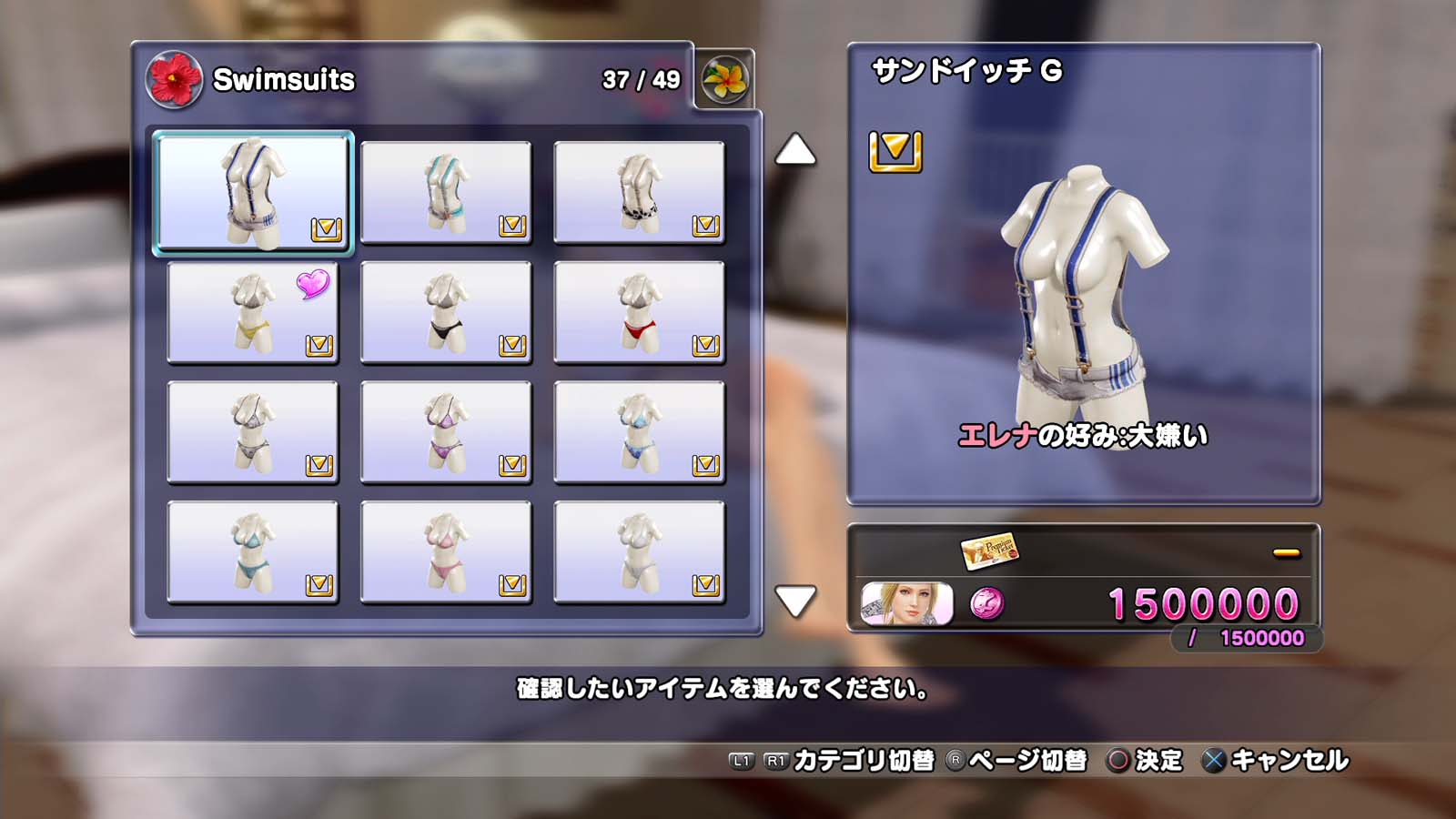Pick the purple bikini tile
The image size is (1456, 819).
tap(446, 432)
